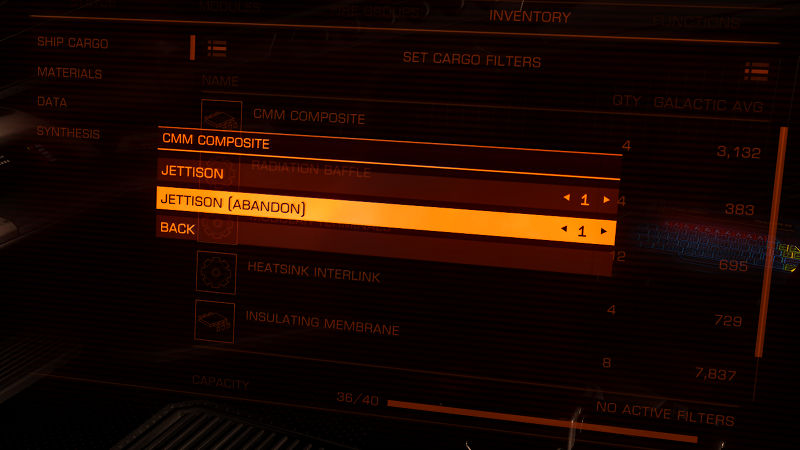Switch to the Materials section

pyautogui.click(x=69, y=73)
